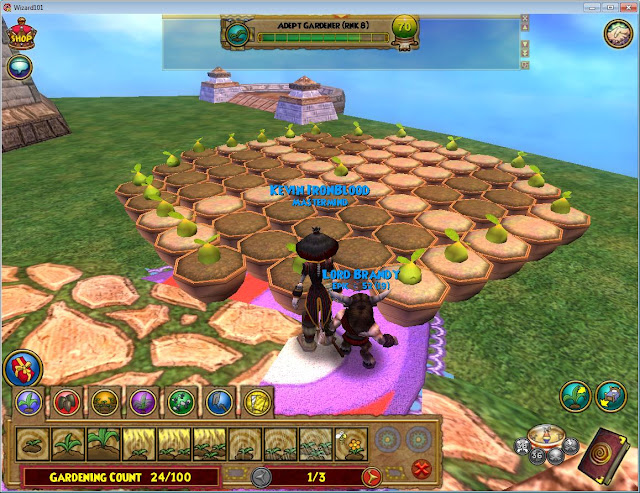The height and width of the screenshot is (493, 640).
Task: Click the round friends icon below Shop
Action: [19, 67]
